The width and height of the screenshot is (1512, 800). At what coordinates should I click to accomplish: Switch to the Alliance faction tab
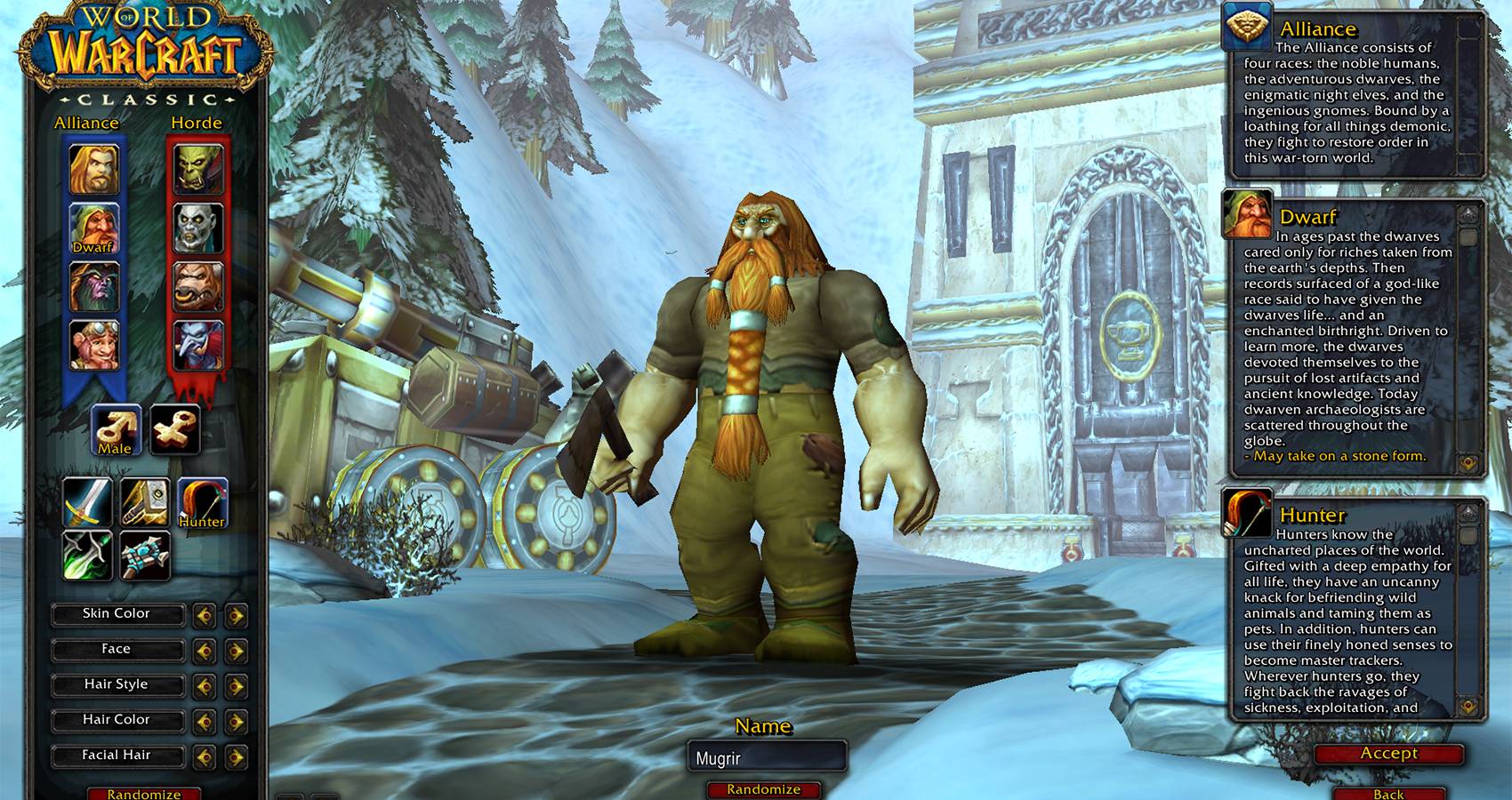click(x=86, y=124)
